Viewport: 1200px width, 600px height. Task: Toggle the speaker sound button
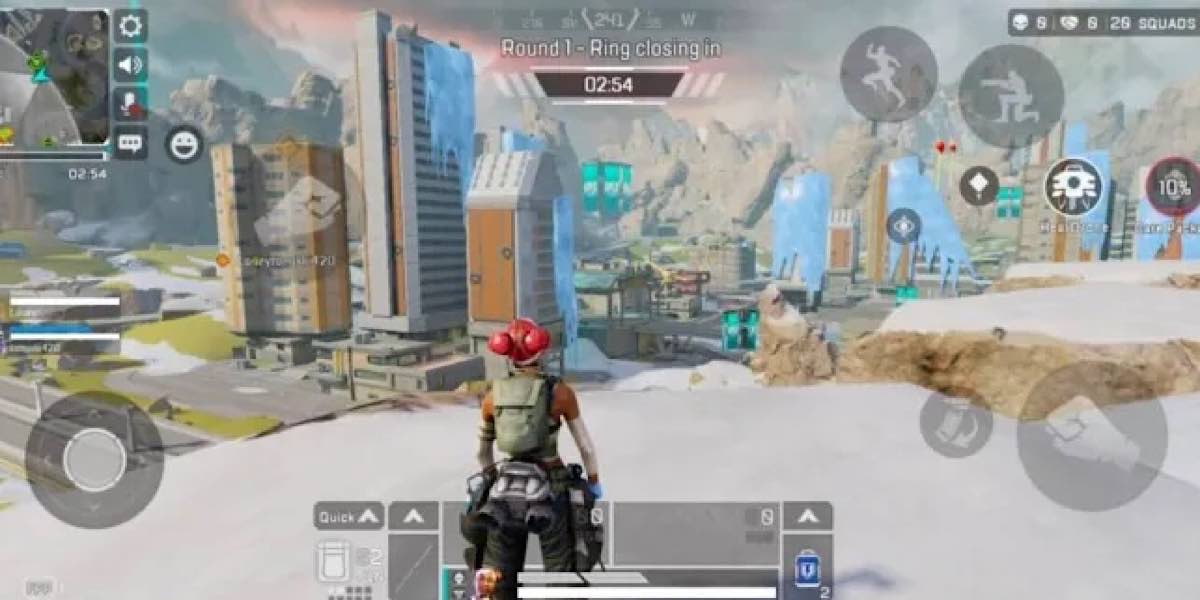click(x=130, y=65)
